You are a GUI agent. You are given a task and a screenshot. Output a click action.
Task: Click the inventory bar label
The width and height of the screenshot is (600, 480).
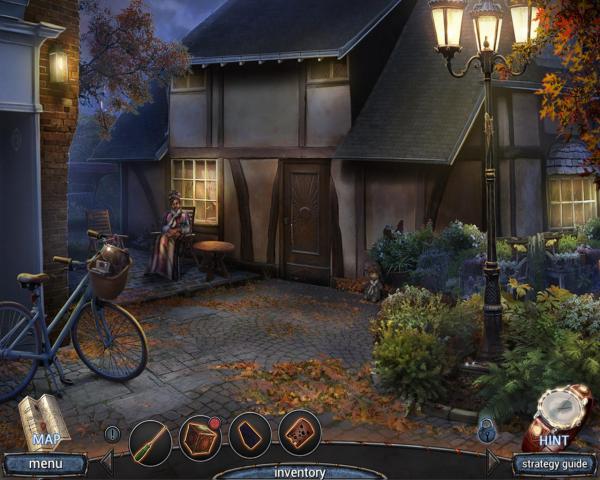[x=300, y=471]
